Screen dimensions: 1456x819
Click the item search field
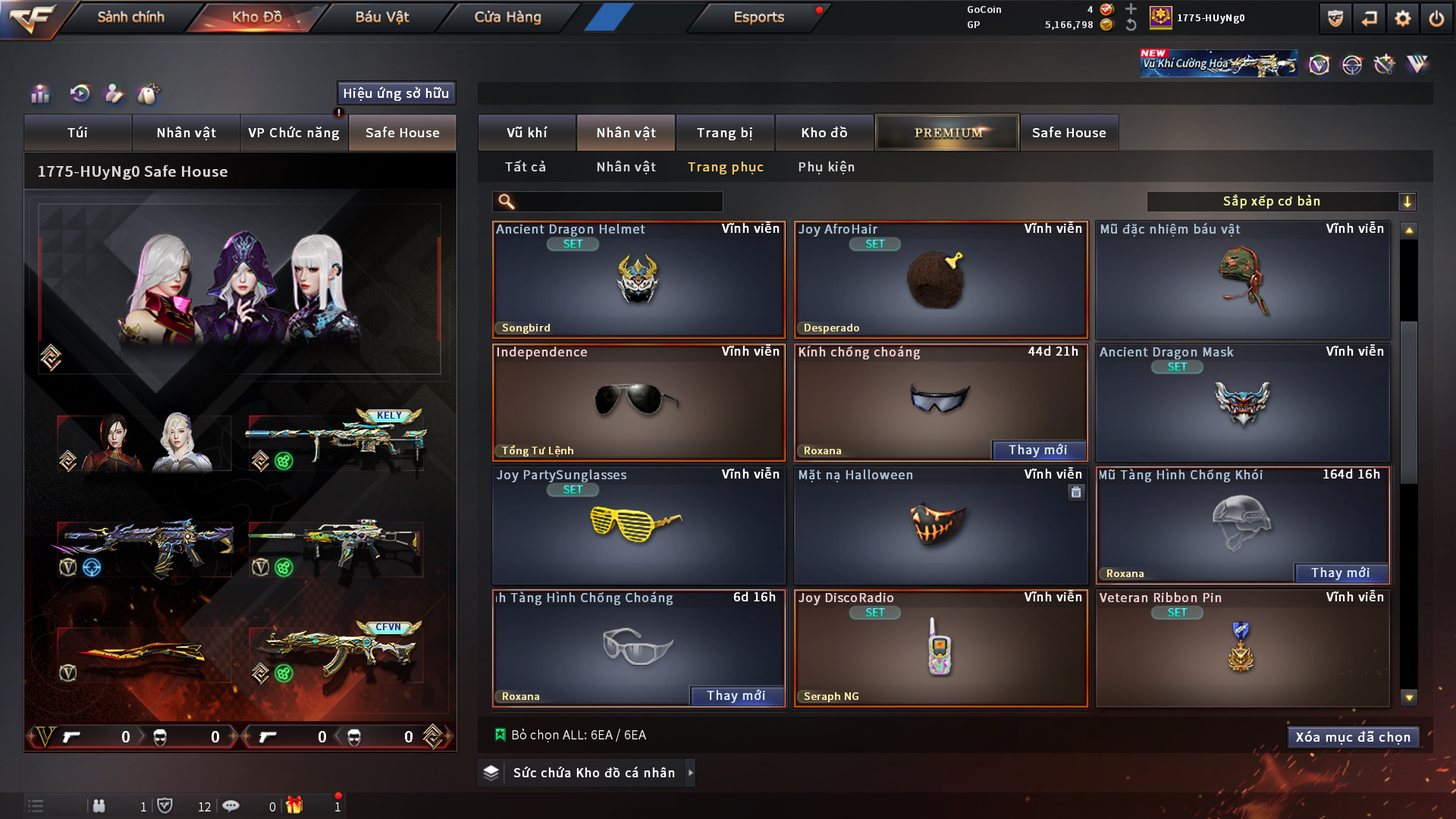(x=618, y=202)
